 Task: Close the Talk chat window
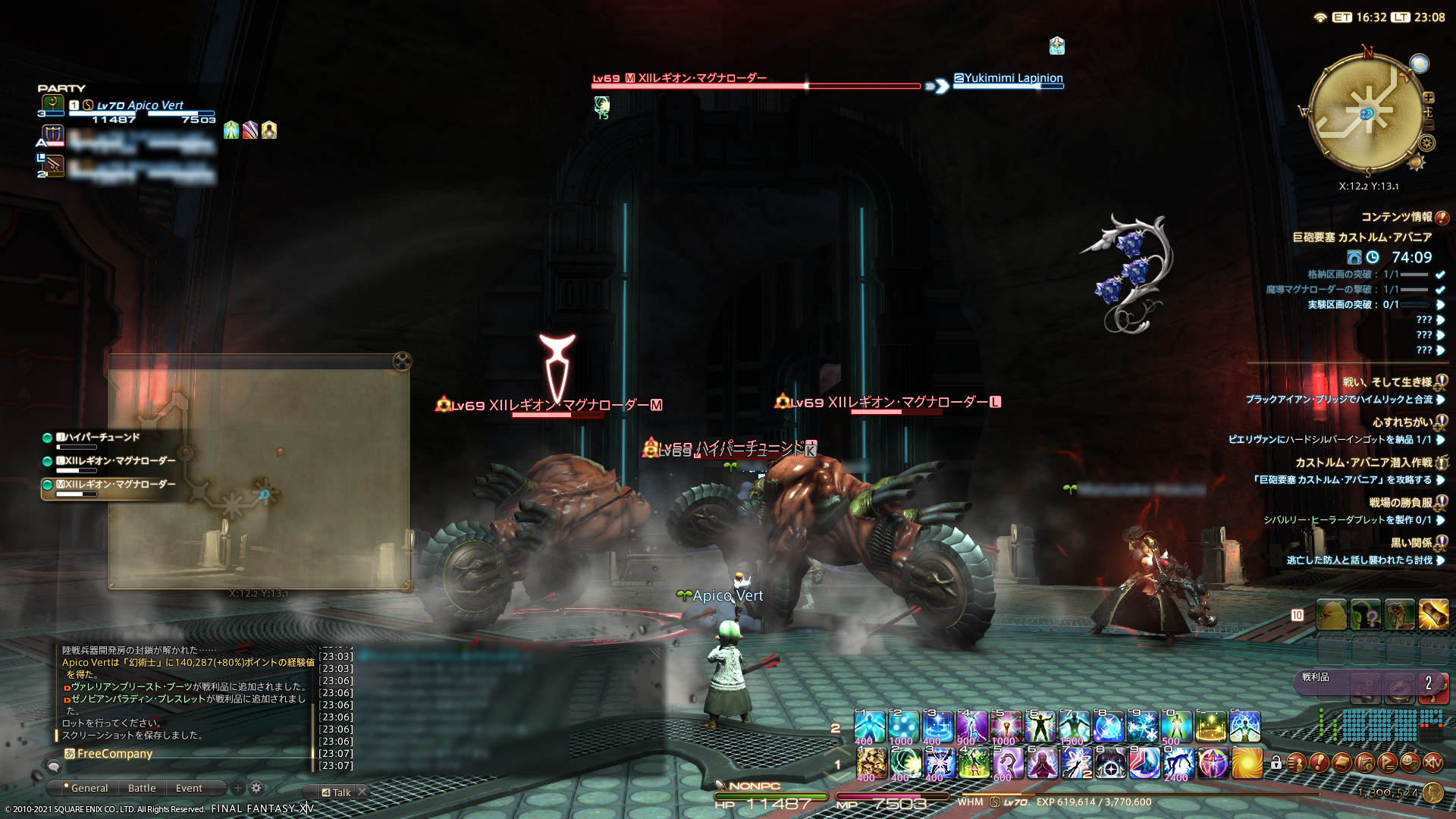point(362,792)
